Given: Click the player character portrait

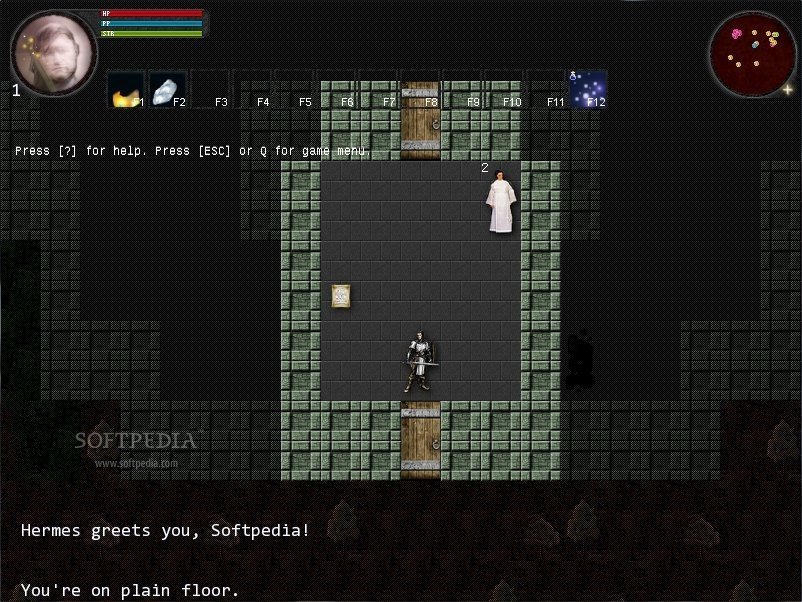Looking at the screenshot, I should click(x=54, y=53).
